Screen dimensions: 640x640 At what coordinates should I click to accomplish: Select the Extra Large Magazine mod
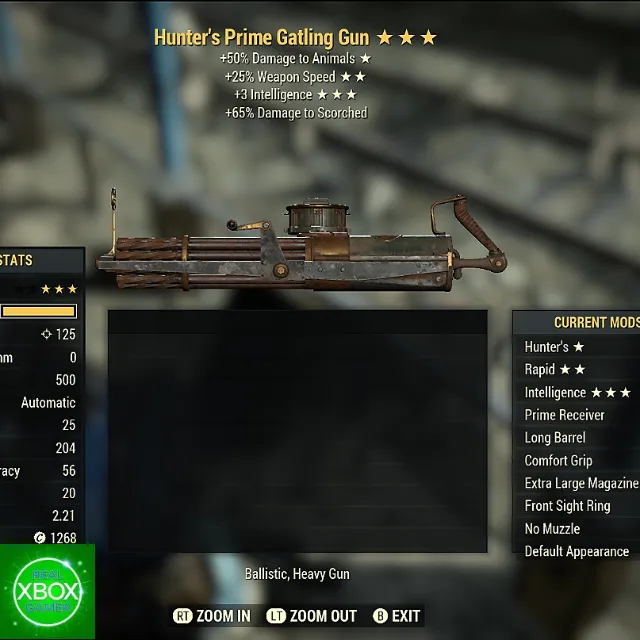pyautogui.click(x=581, y=483)
